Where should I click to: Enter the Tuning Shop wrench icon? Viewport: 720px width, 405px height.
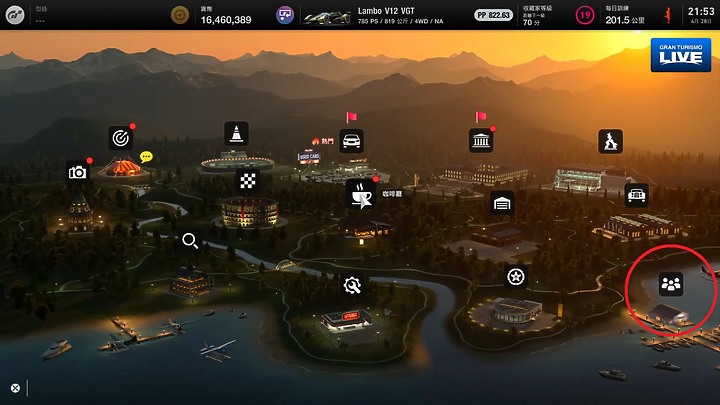click(x=352, y=286)
